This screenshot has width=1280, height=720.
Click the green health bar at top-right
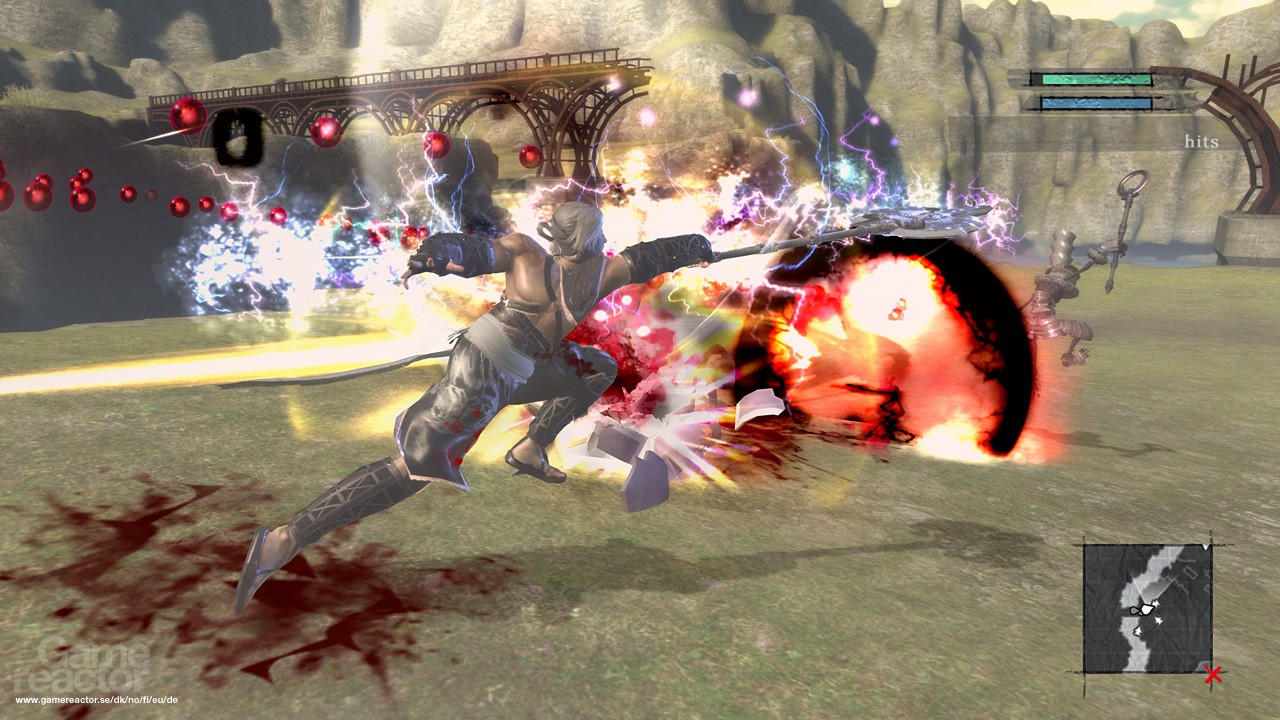[1095, 79]
